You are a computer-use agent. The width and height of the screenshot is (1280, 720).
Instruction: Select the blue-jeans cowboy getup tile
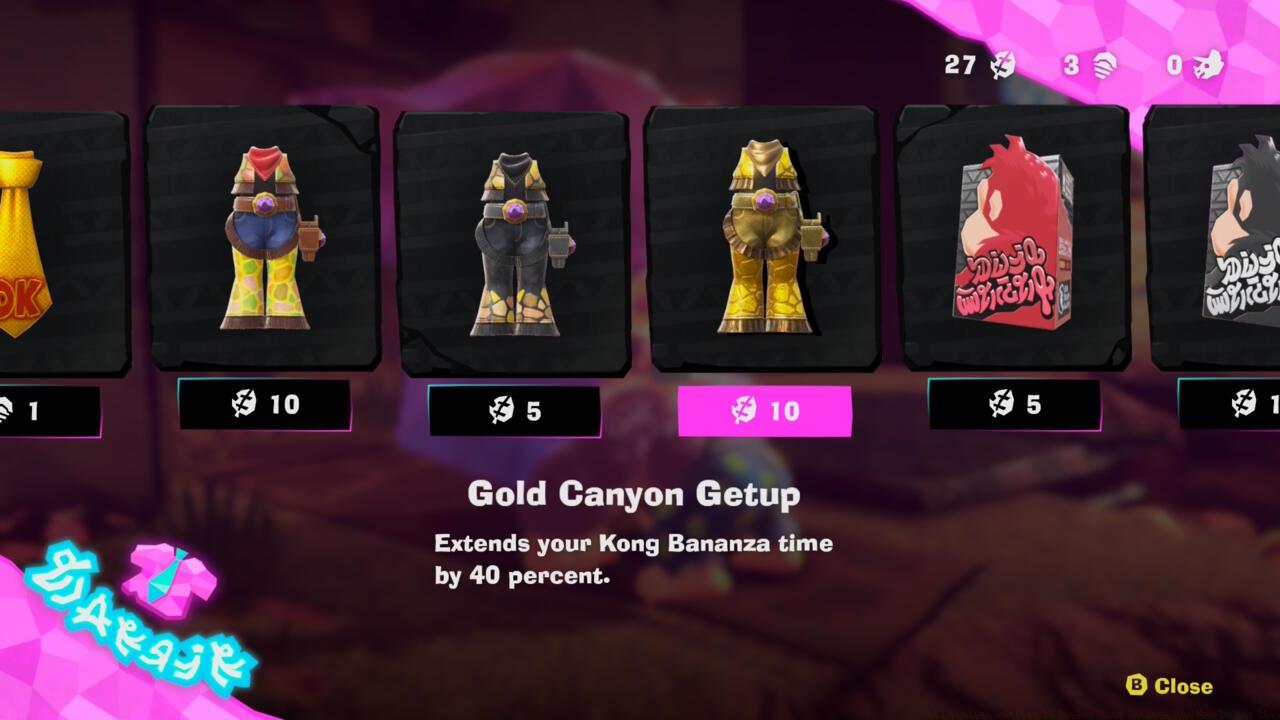tap(262, 240)
